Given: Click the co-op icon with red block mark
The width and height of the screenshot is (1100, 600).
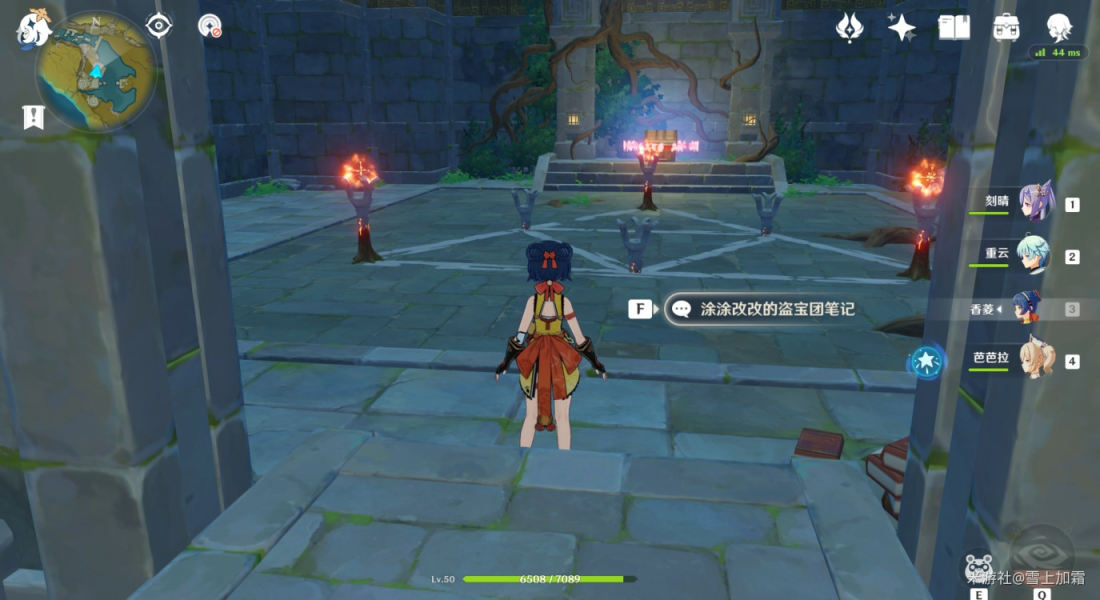Looking at the screenshot, I should pos(210,26).
